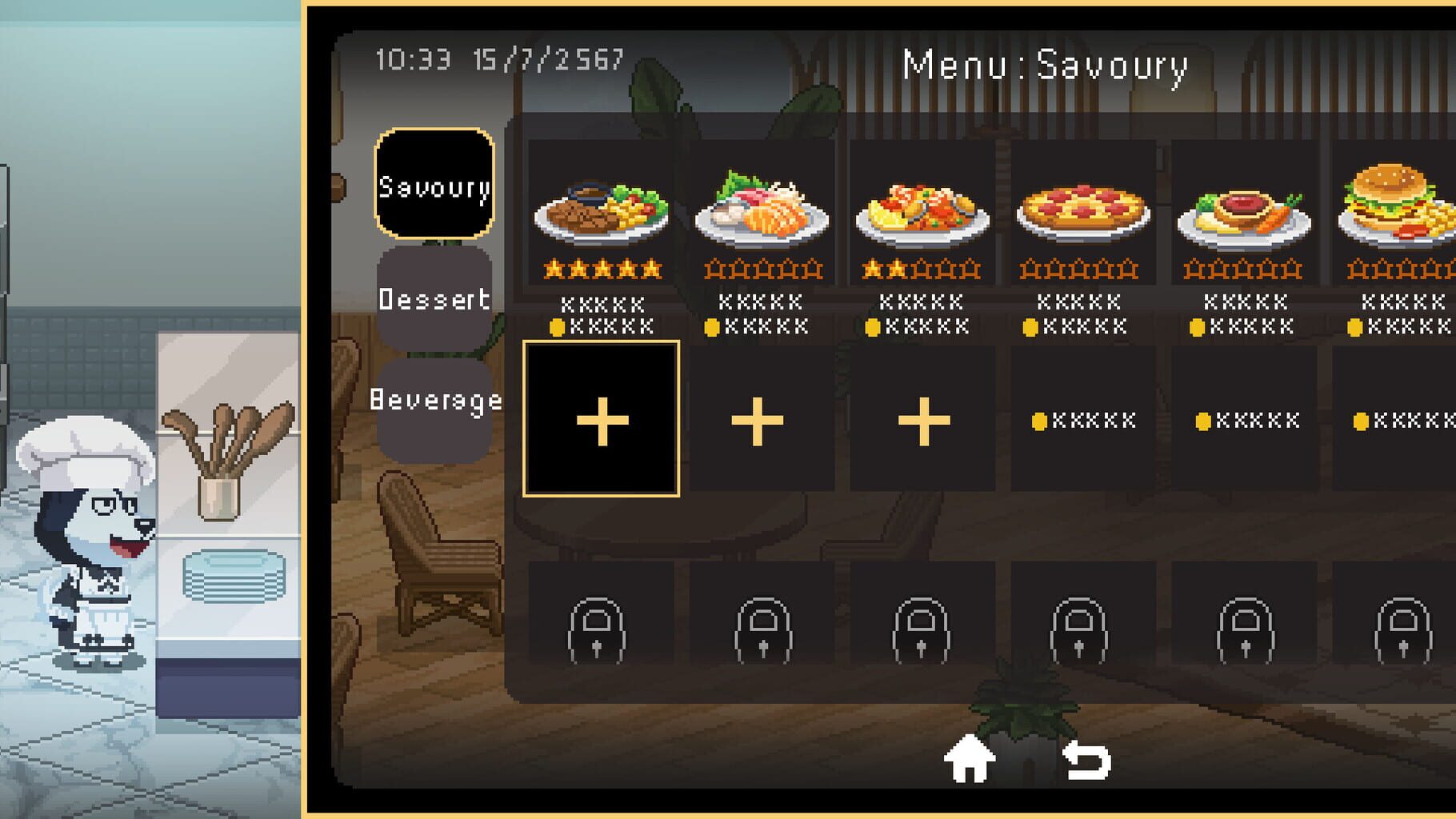Image resolution: width=1456 pixels, height=819 pixels.
Task: Switch to the Dessert category tab
Action: tap(434, 300)
